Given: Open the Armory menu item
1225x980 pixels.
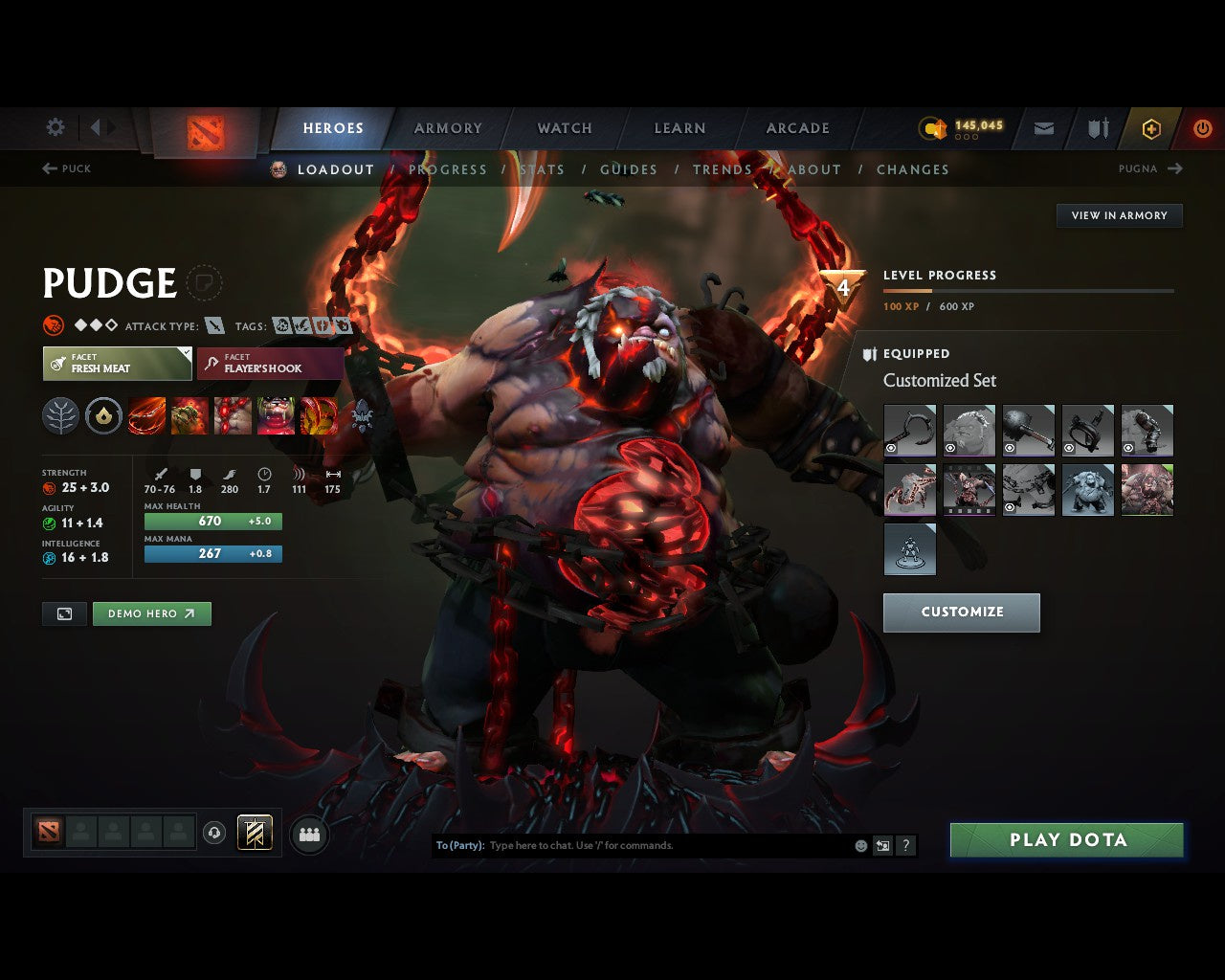Looking at the screenshot, I should (x=448, y=127).
